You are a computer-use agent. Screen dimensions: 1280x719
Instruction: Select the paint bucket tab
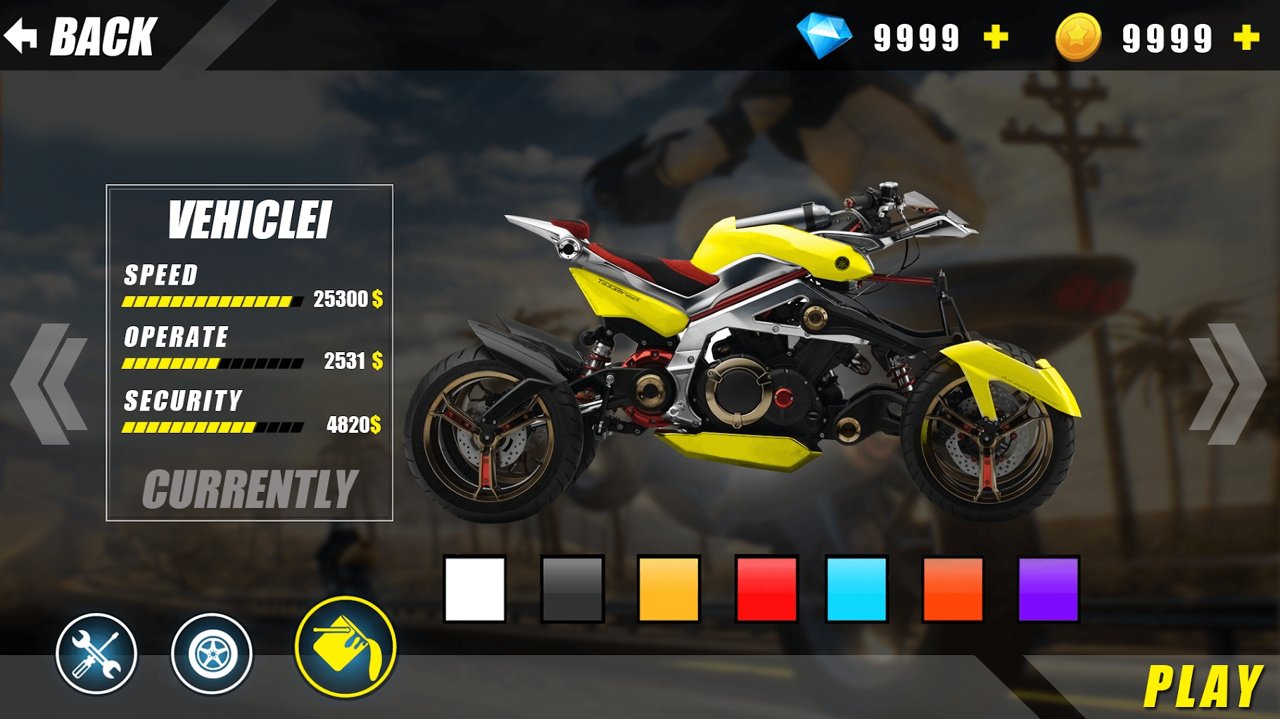[x=346, y=647]
